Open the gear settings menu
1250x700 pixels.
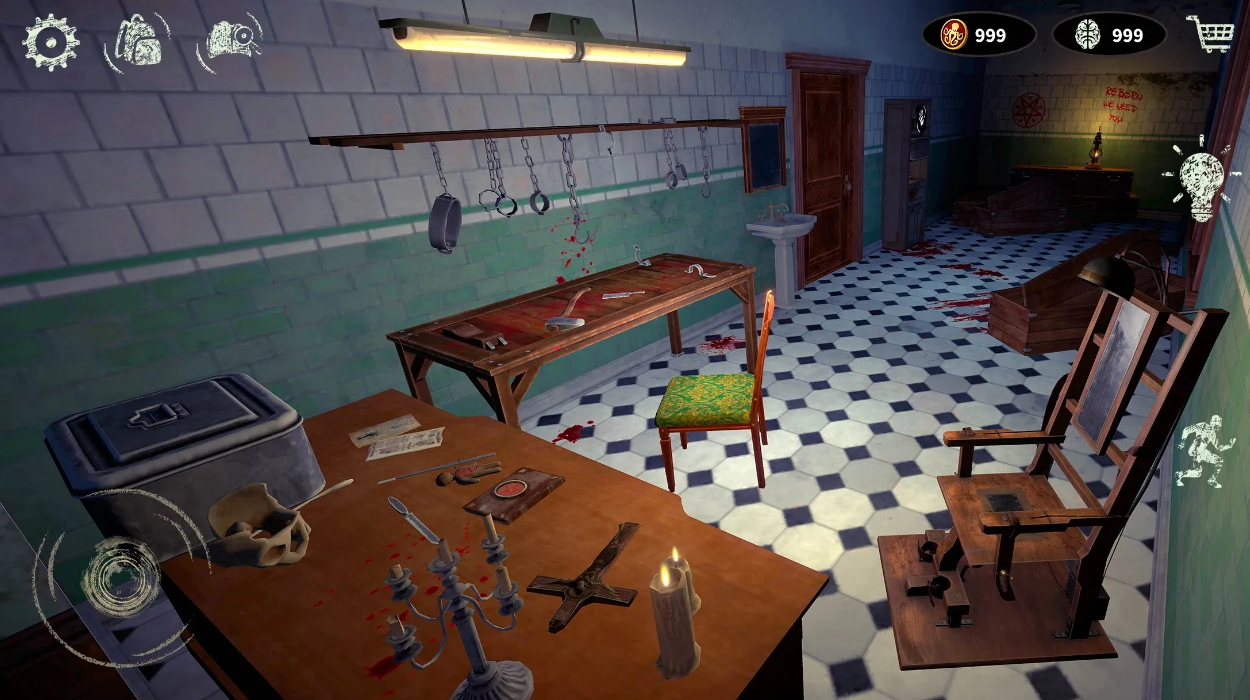(50, 42)
